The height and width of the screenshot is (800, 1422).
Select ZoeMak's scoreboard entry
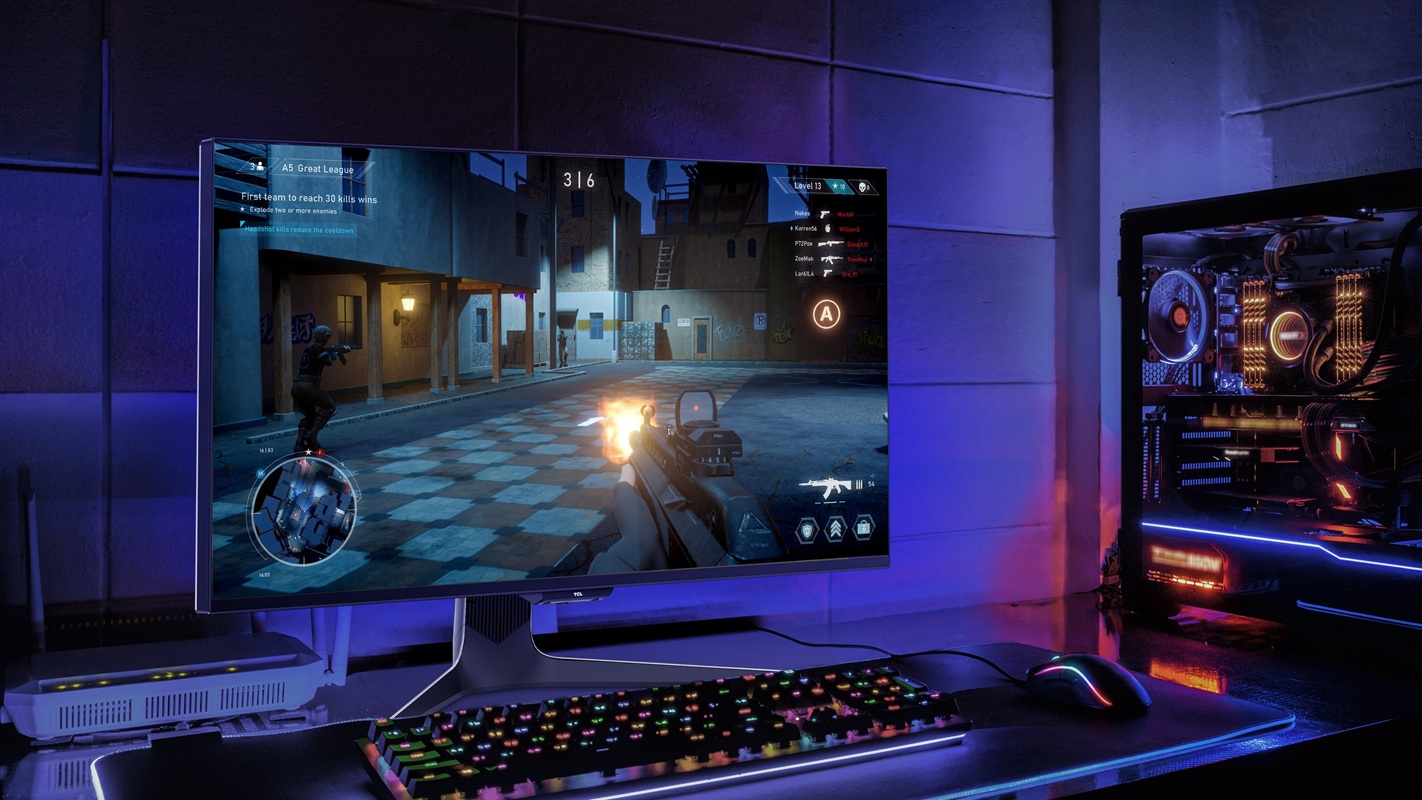[x=804, y=259]
